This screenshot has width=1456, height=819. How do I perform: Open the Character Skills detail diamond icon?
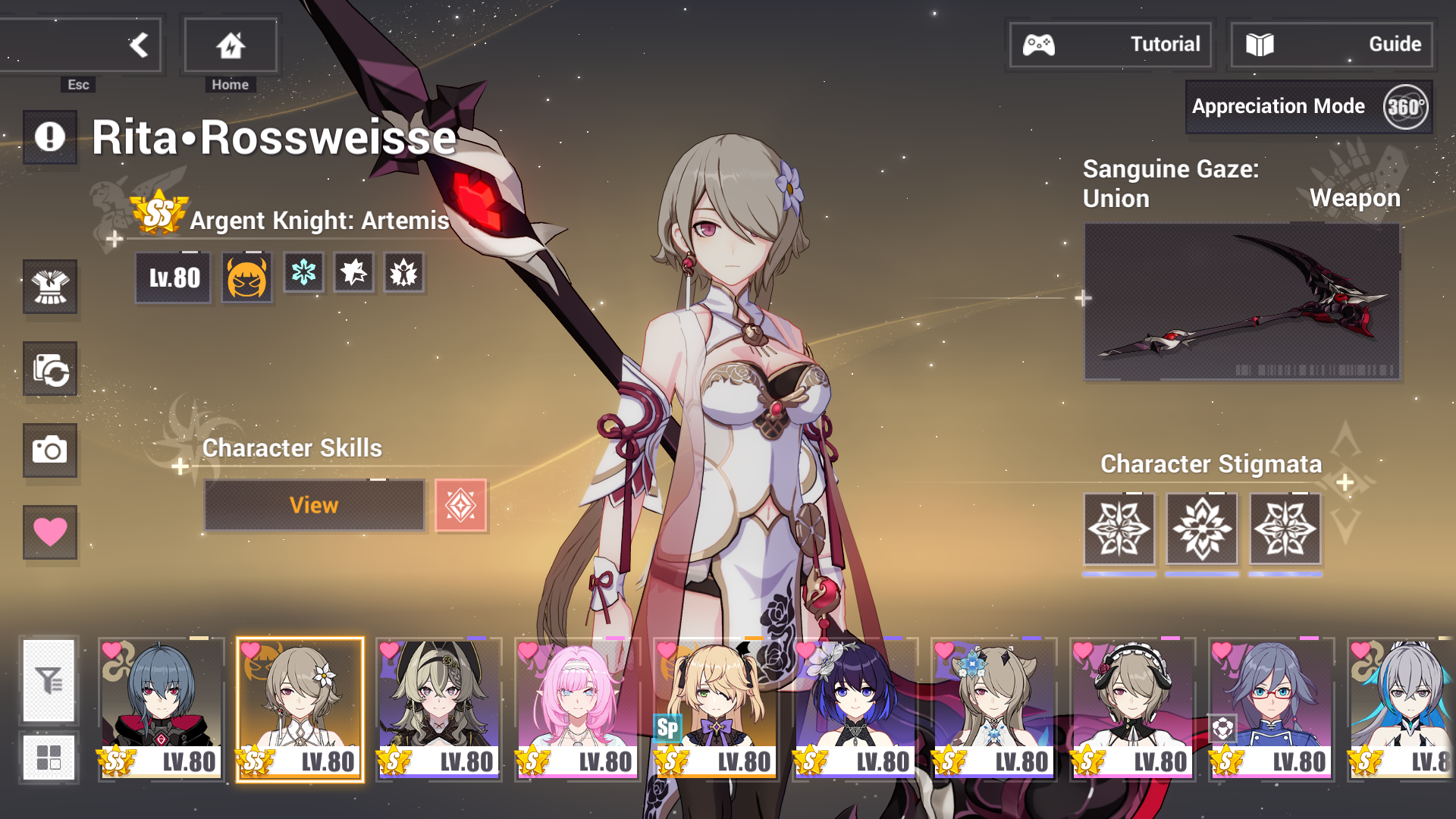[x=460, y=504]
